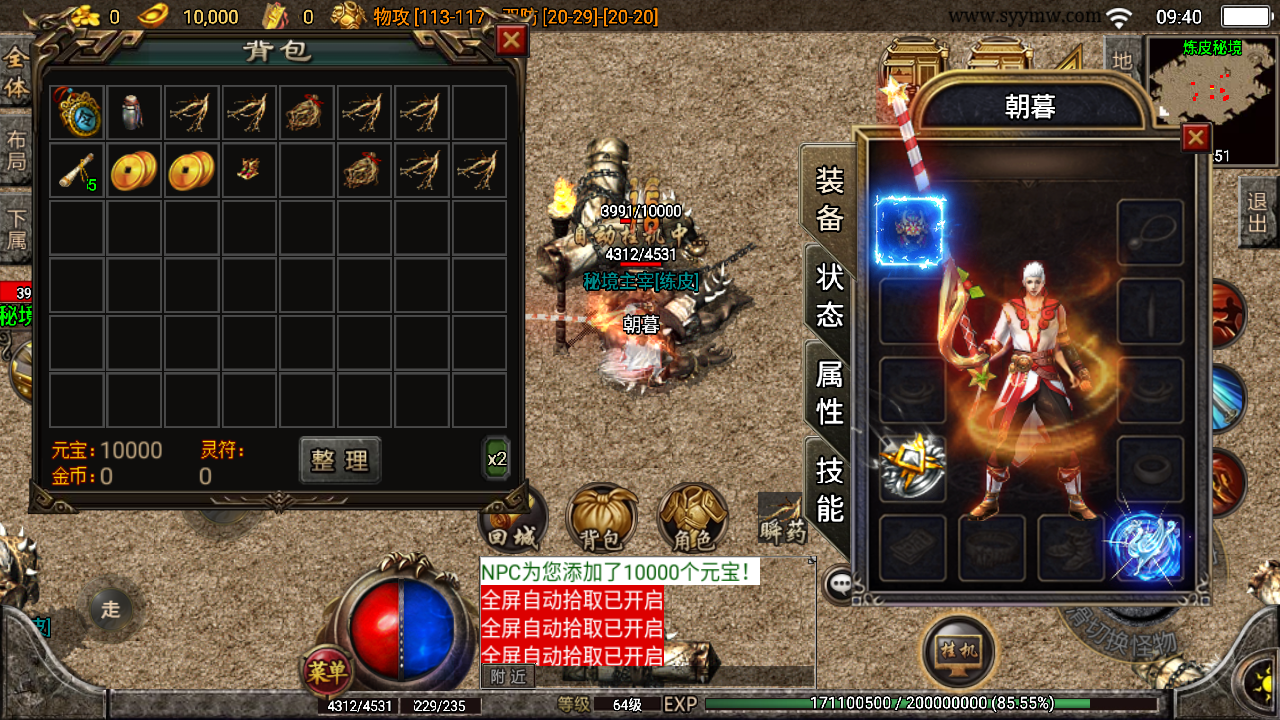Image resolution: width=1280 pixels, height=720 pixels.
Task: Click the 退出 exit button
Action: [x=1258, y=212]
